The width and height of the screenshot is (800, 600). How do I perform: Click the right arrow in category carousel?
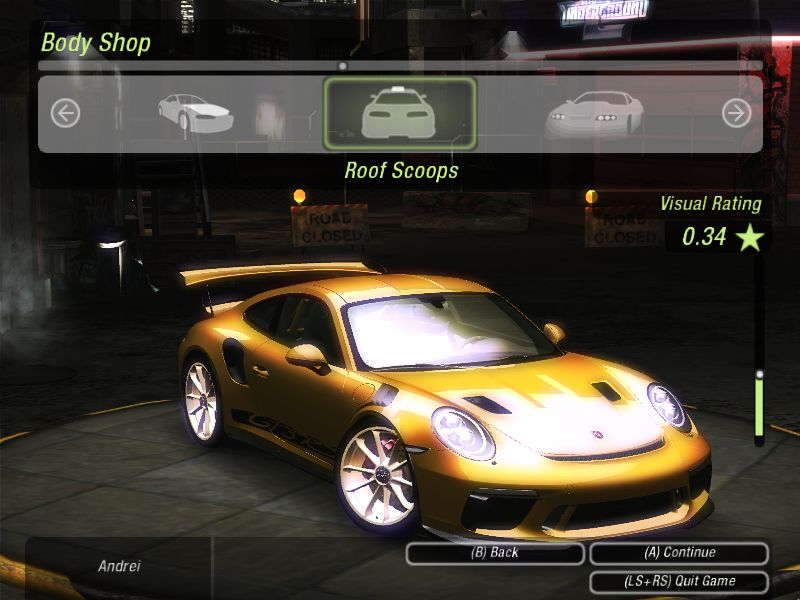click(736, 114)
